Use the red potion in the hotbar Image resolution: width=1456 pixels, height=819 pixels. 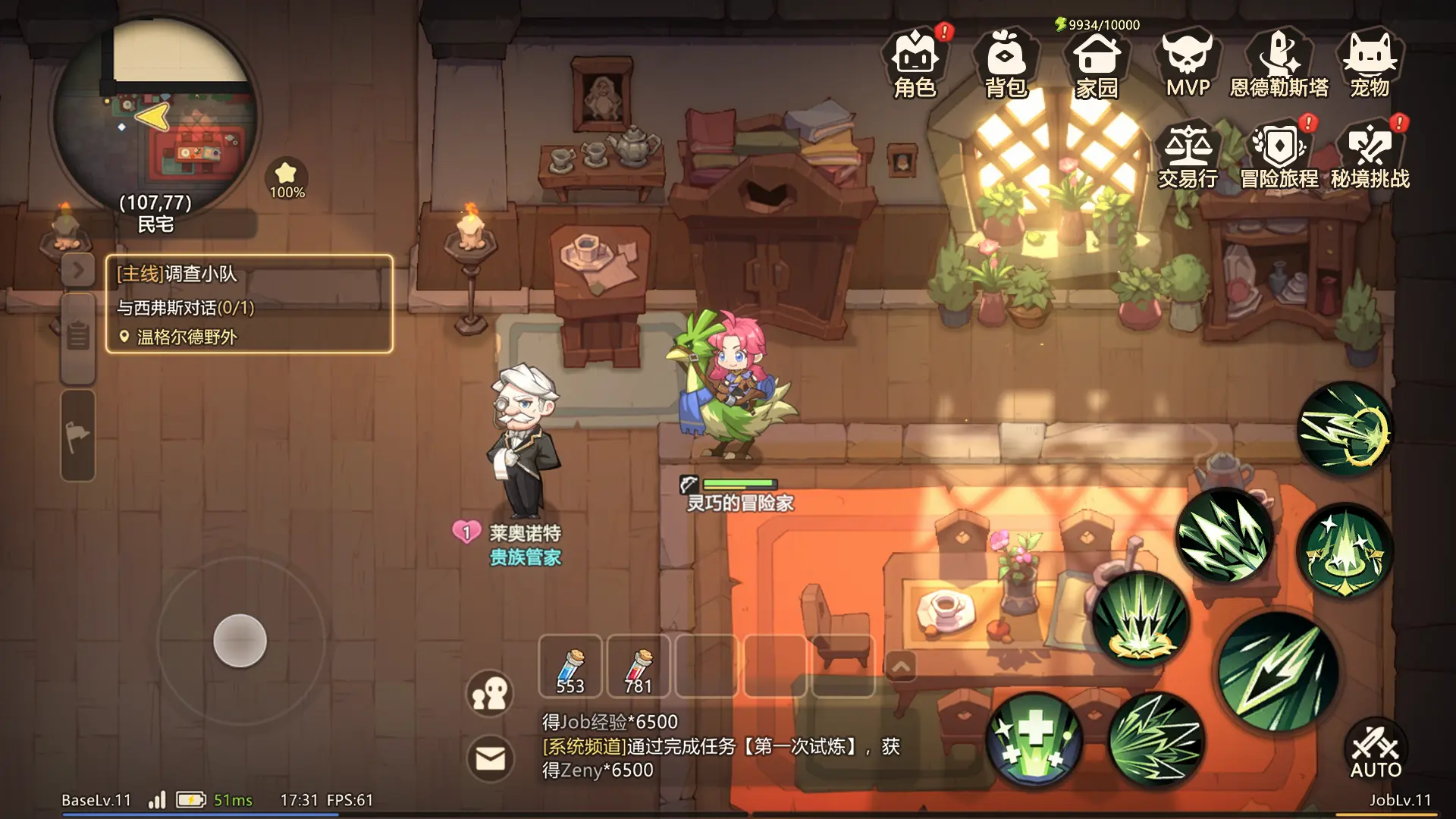point(639,666)
